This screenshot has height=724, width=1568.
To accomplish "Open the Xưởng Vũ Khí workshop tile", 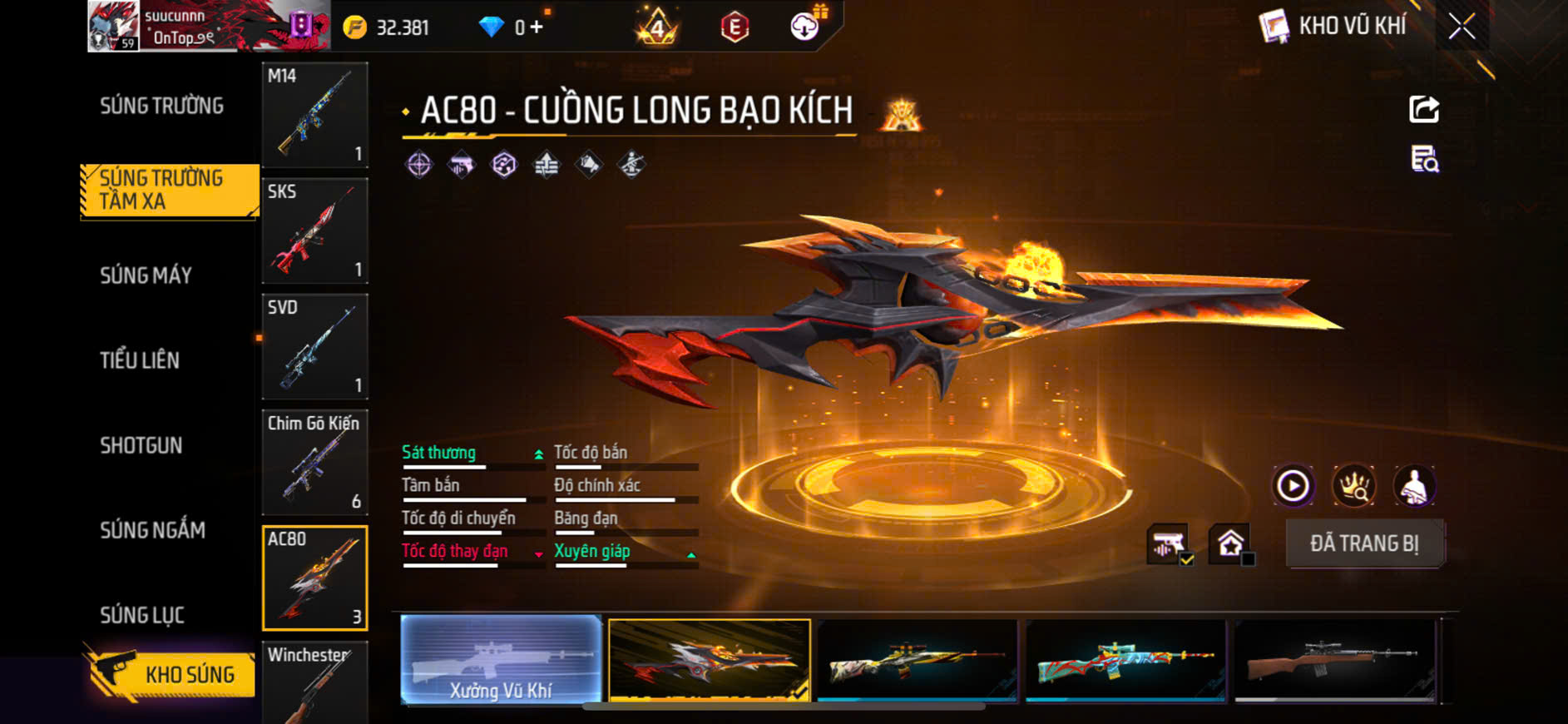I will point(501,660).
